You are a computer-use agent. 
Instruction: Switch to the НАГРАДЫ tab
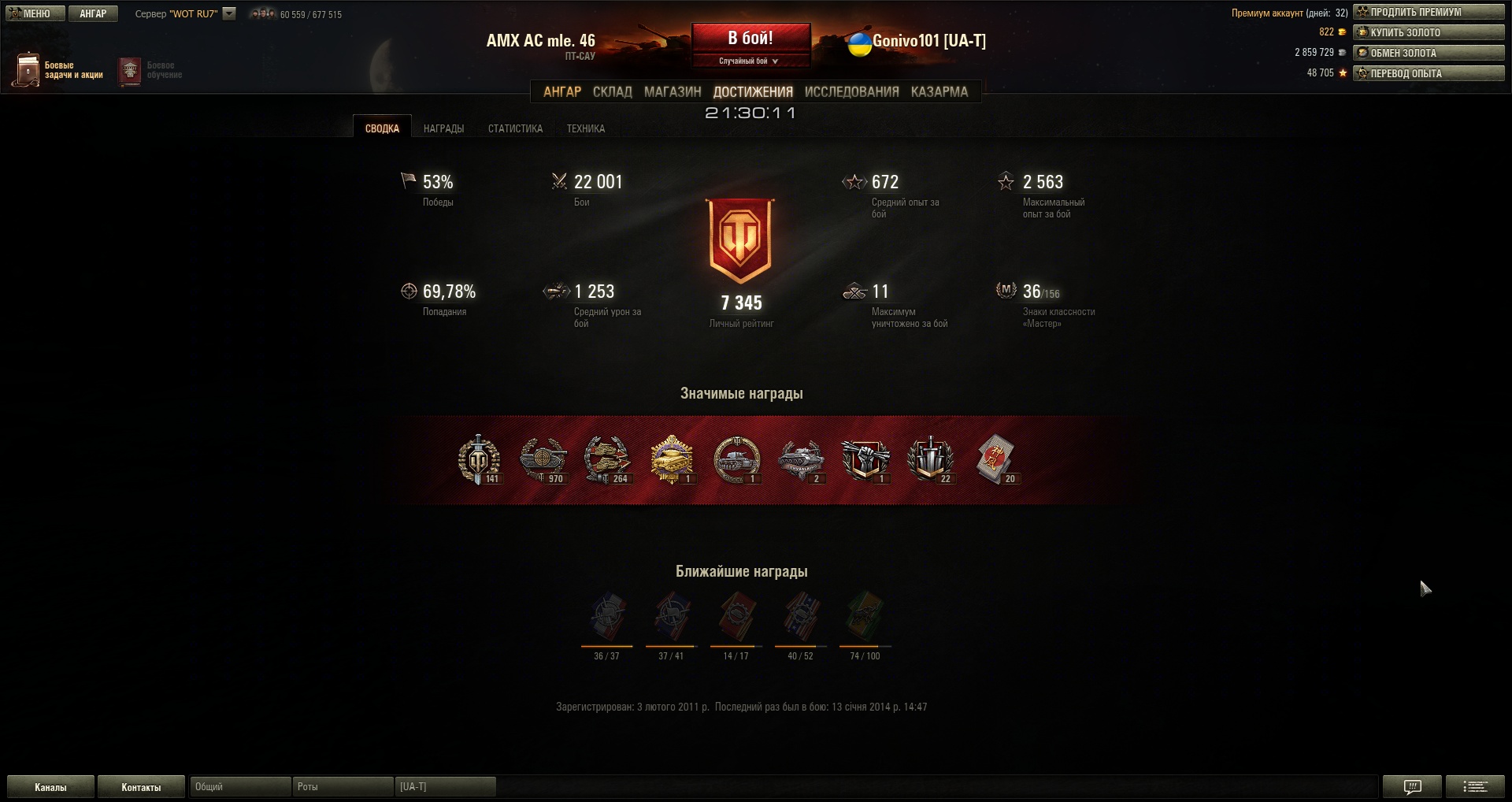coord(443,128)
